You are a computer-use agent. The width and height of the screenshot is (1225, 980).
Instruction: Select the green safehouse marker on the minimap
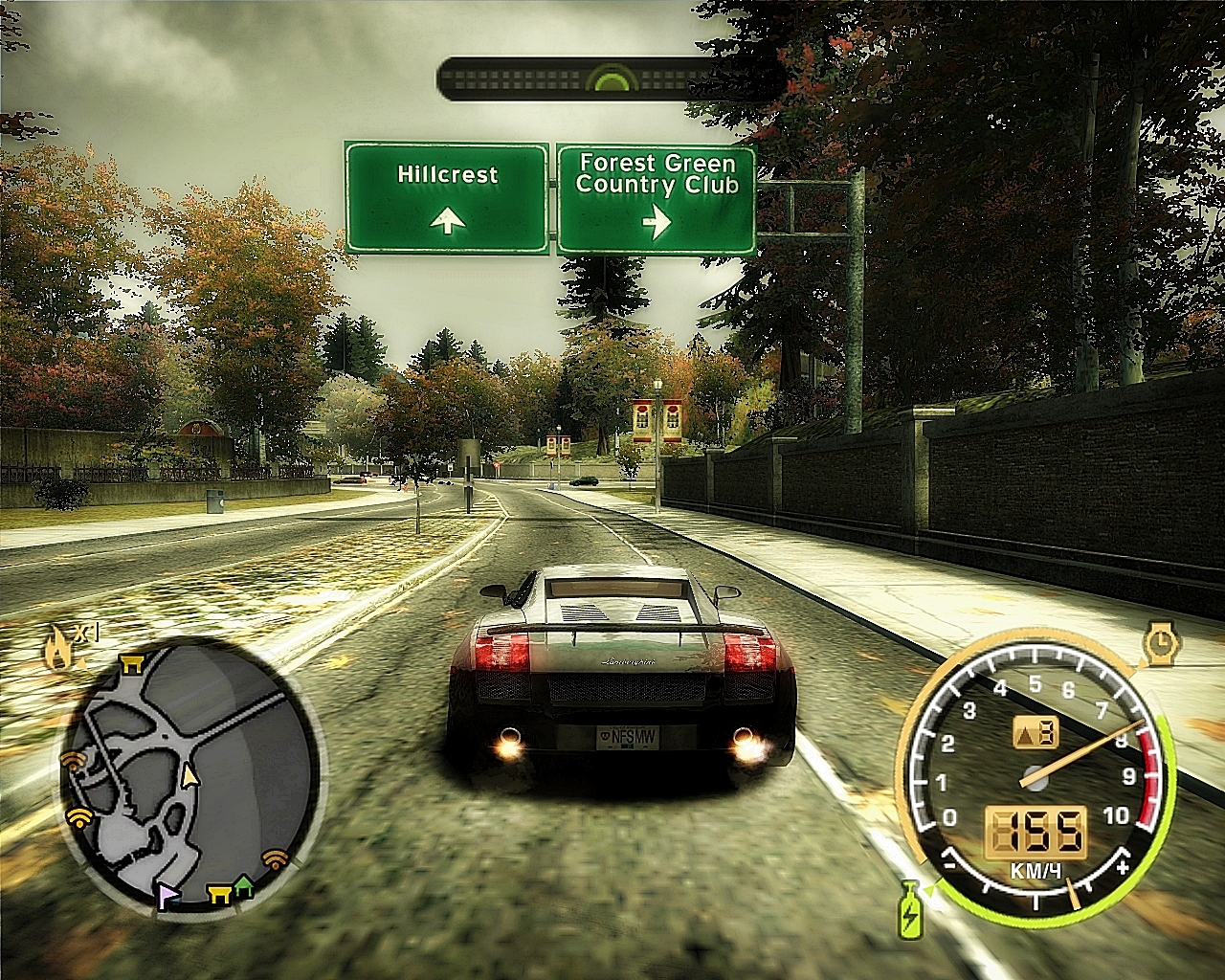pyautogui.click(x=244, y=886)
